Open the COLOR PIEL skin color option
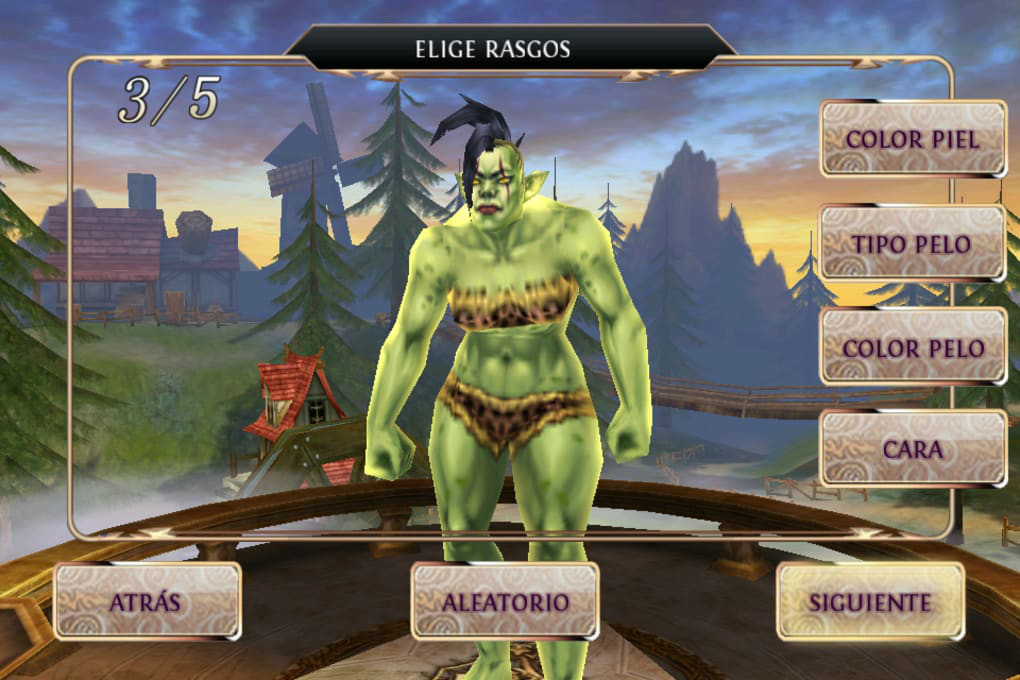The height and width of the screenshot is (680, 1020). 912,138
